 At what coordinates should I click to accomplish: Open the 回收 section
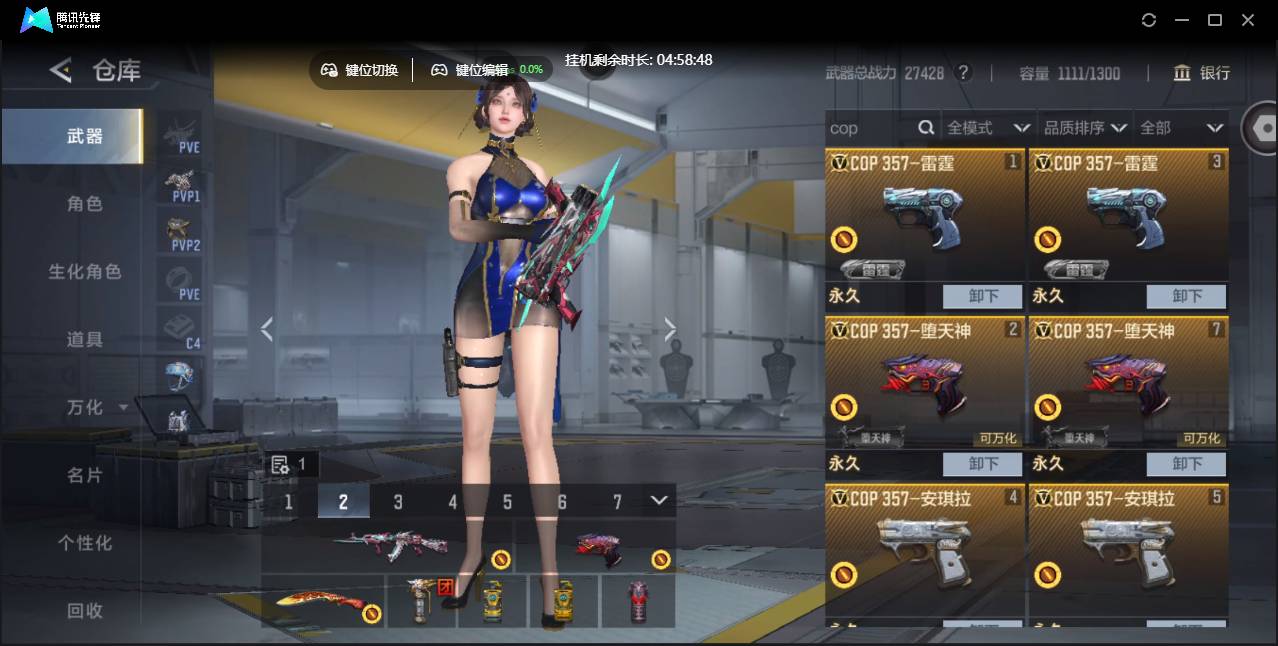pos(85,610)
